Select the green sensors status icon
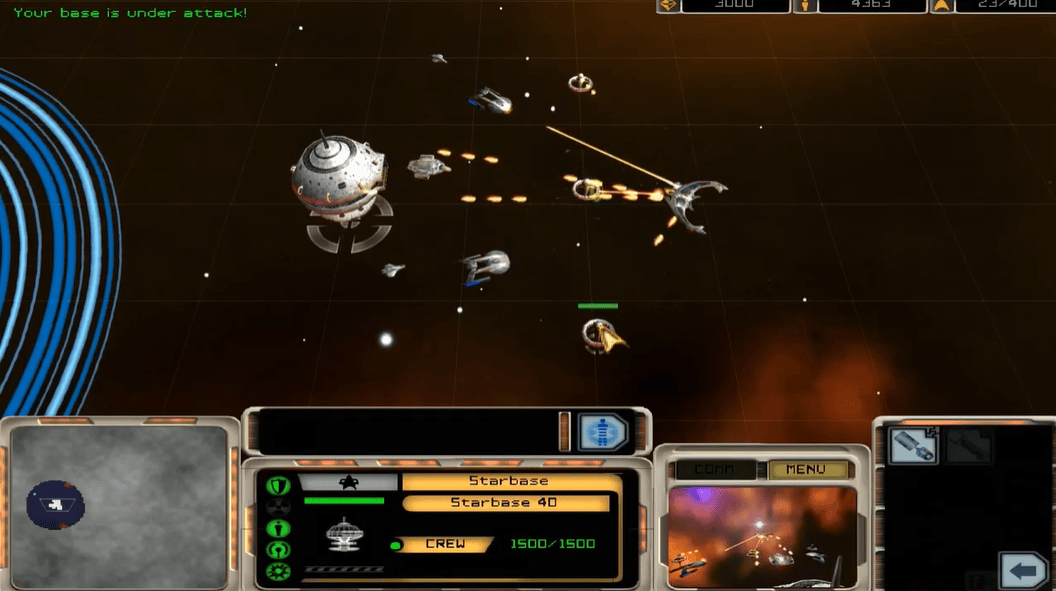The image size is (1056, 591). pyautogui.click(x=277, y=549)
